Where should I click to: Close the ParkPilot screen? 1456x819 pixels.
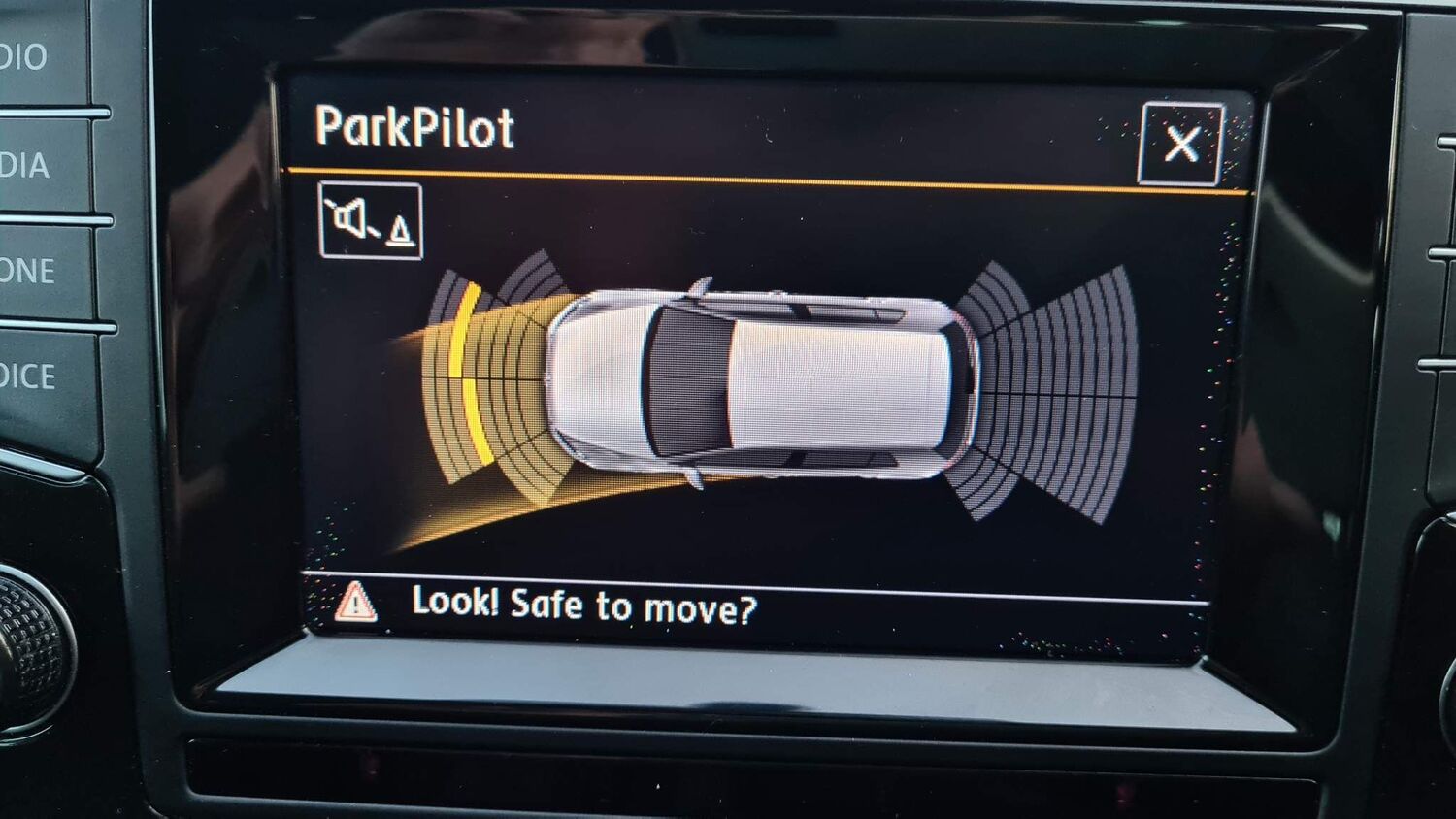pyautogui.click(x=1180, y=144)
